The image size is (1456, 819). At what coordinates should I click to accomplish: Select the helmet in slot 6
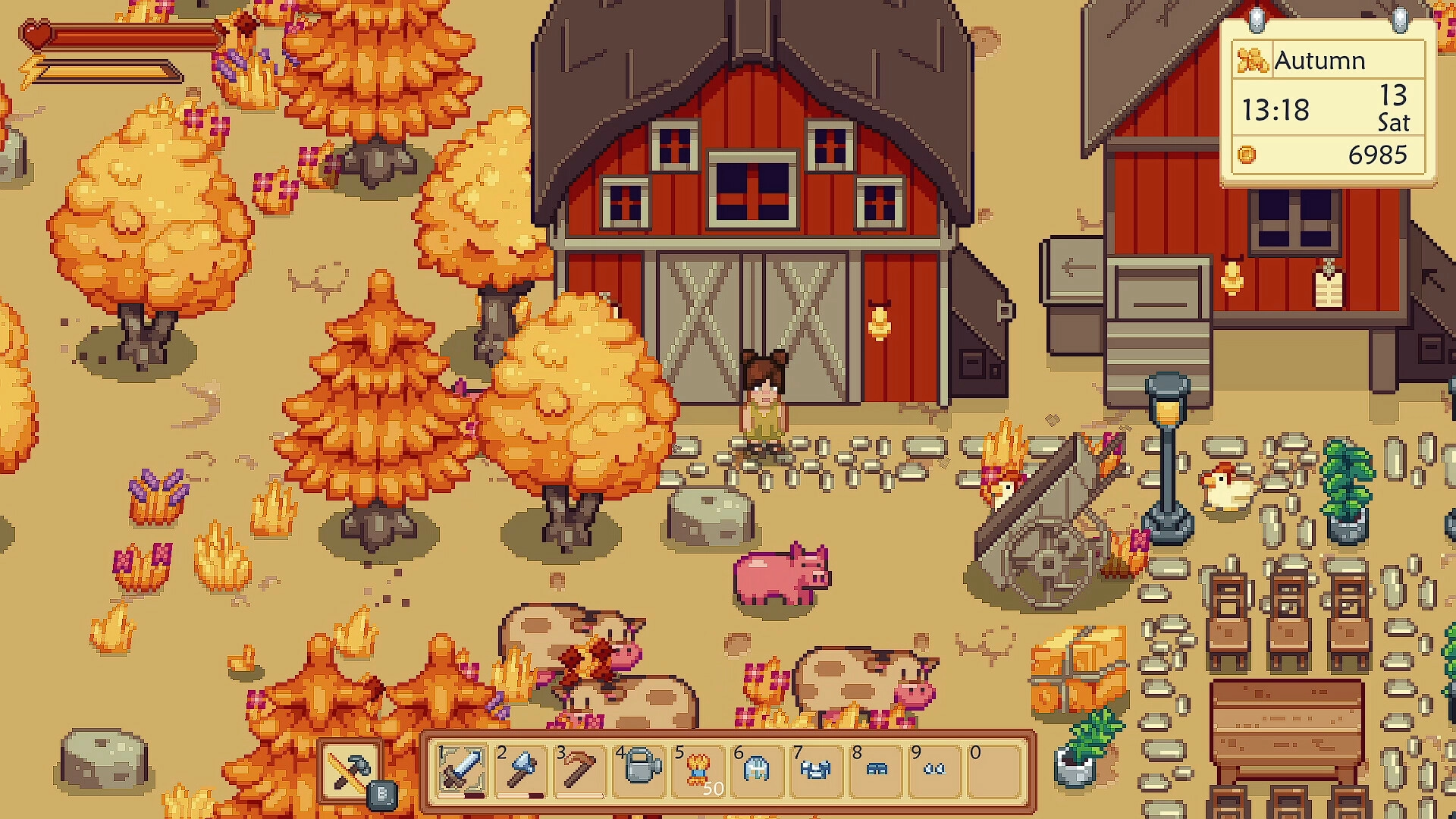tap(758, 770)
